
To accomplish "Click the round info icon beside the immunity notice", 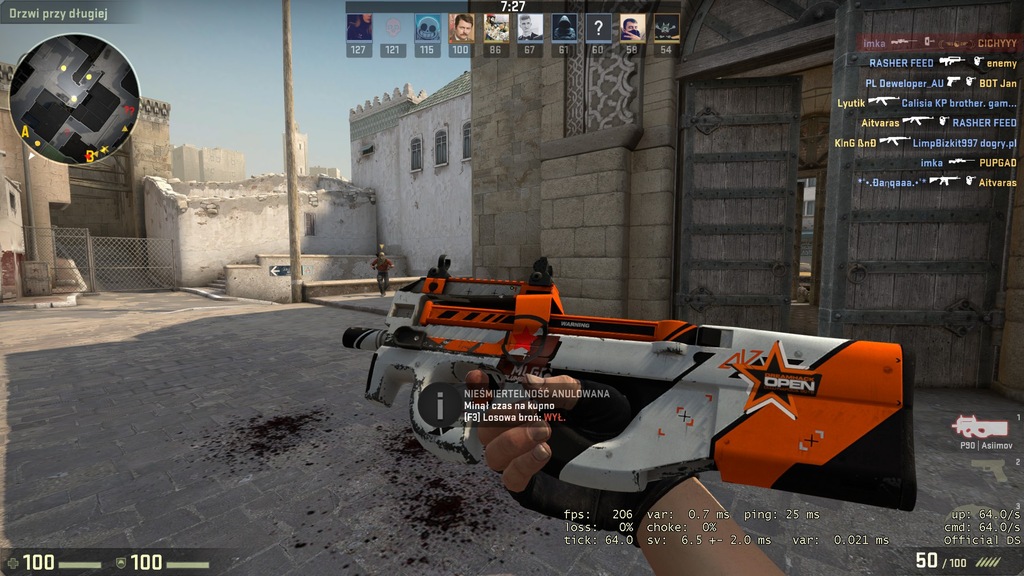I will (x=439, y=404).
